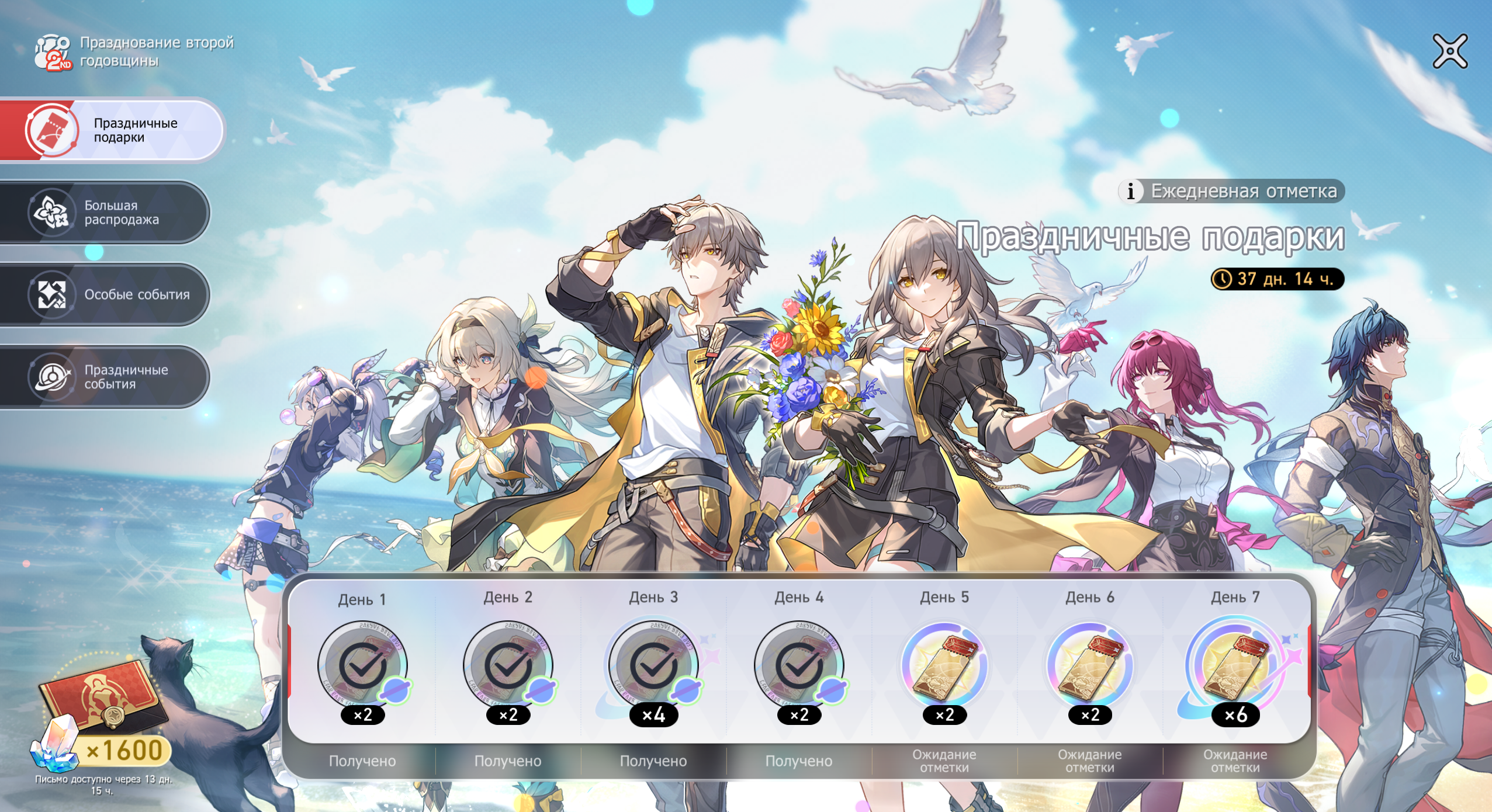Select the День 2 claimed reward

[508, 666]
